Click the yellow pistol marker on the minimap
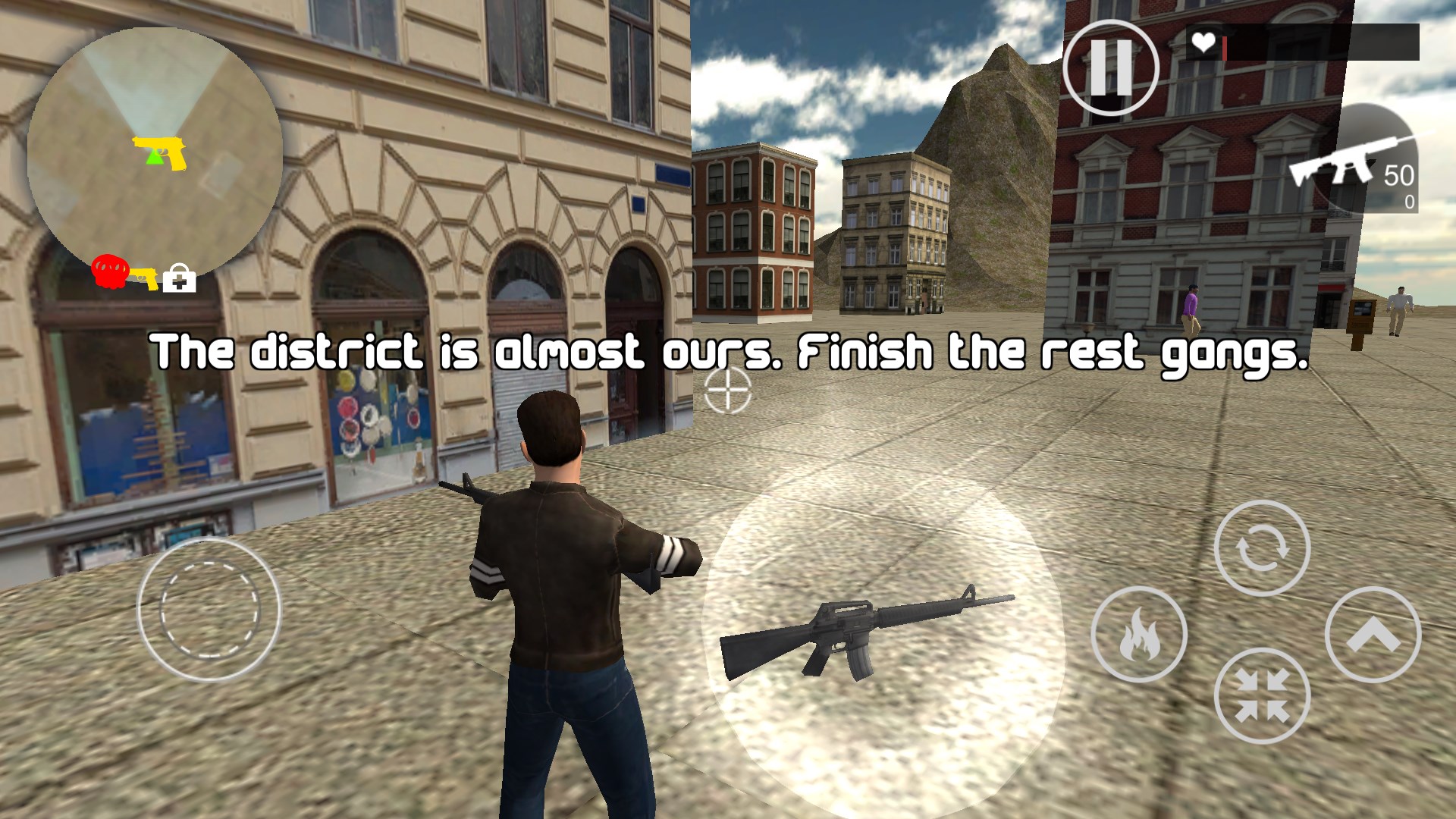 tap(162, 152)
